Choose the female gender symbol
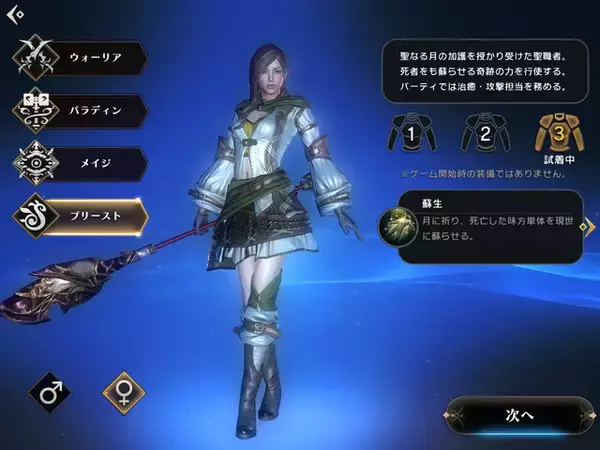This screenshot has height=450, width=600. click(x=124, y=392)
